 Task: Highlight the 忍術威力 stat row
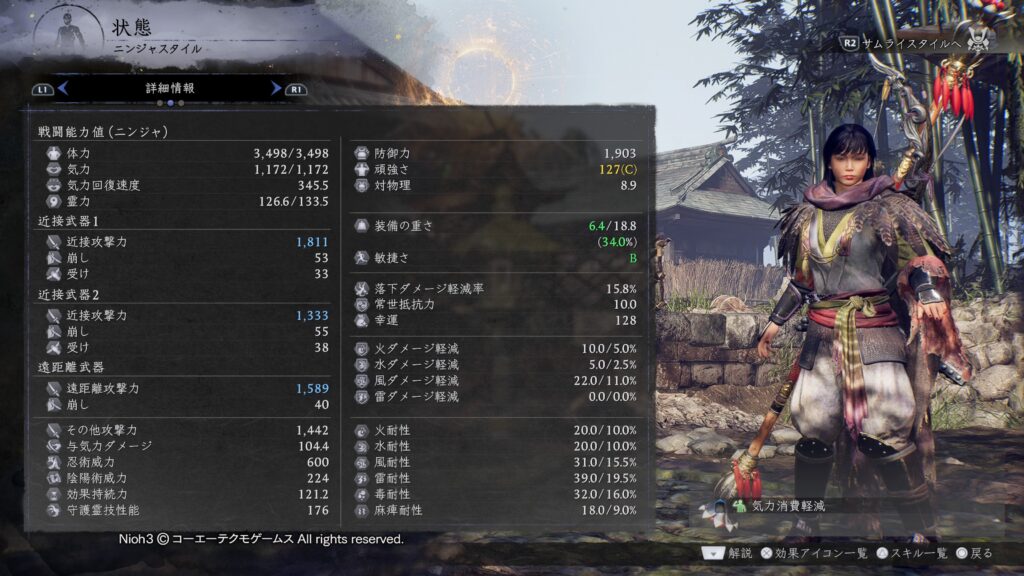pos(184,462)
